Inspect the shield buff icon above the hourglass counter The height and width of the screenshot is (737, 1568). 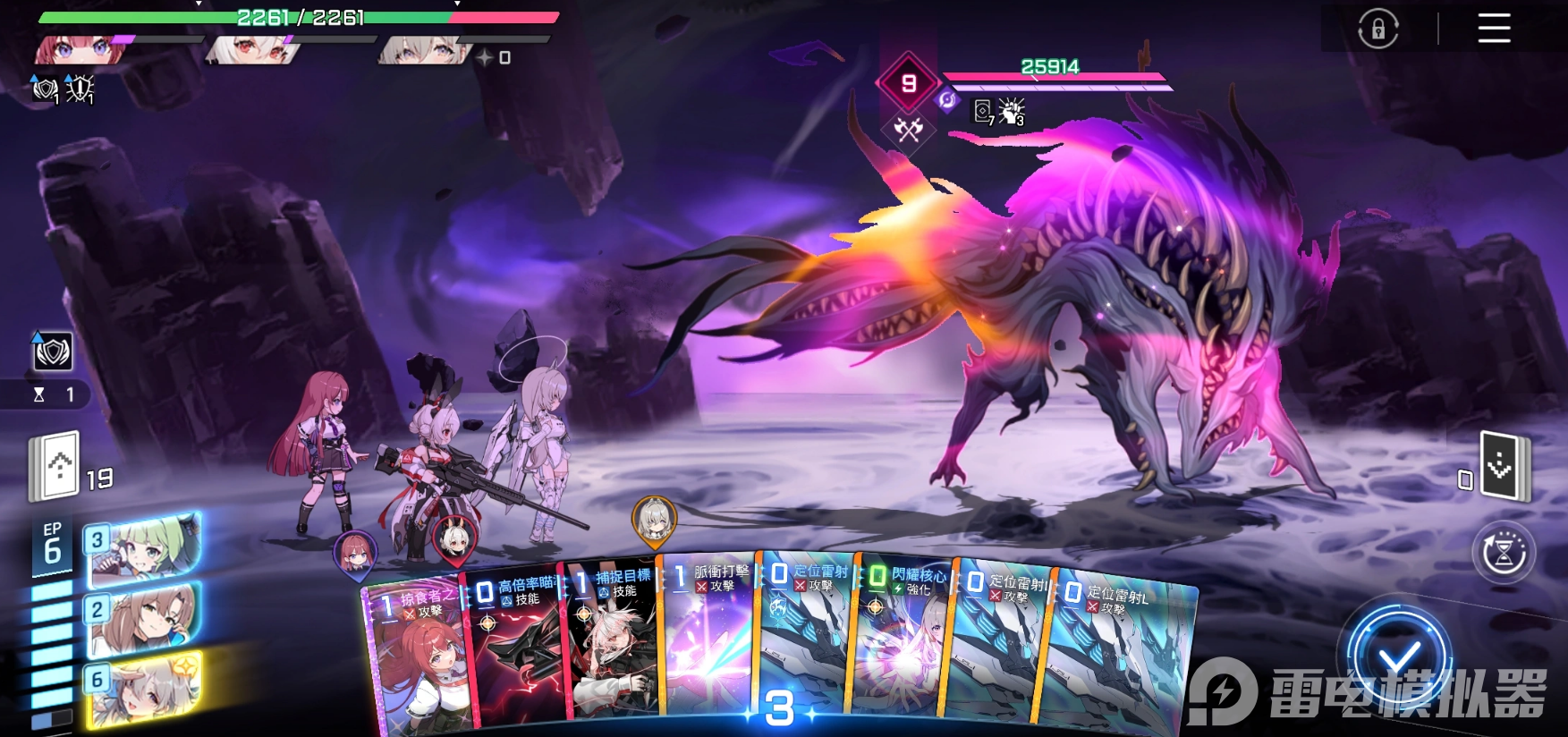53,352
